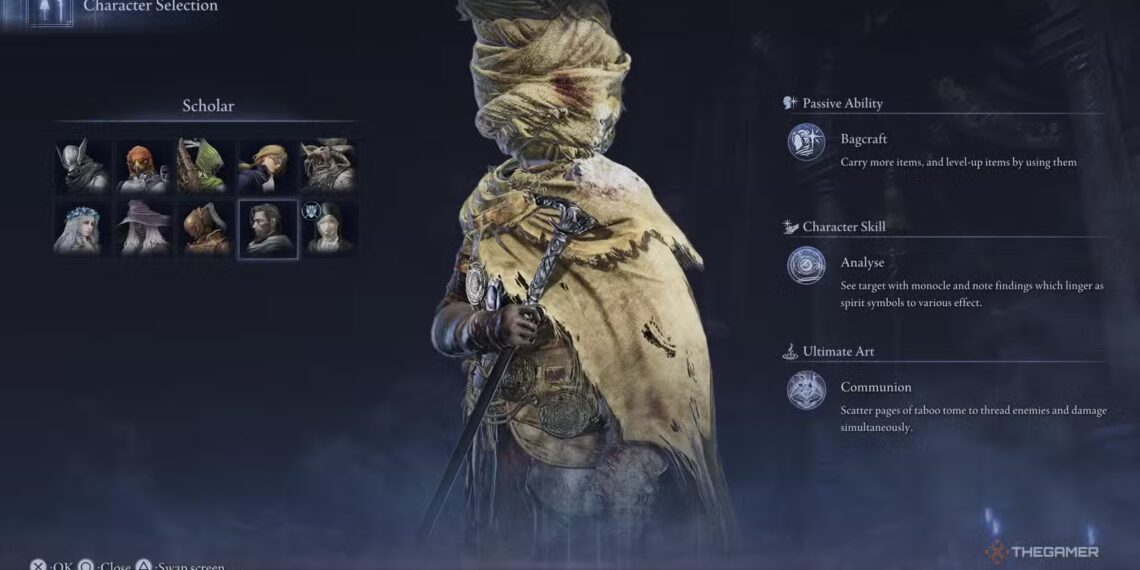Screen dimensions: 1140x570
Task: Choose the Undertaker nun portrait with shield badge
Action: pyautogui.click(x=330, y=228)
